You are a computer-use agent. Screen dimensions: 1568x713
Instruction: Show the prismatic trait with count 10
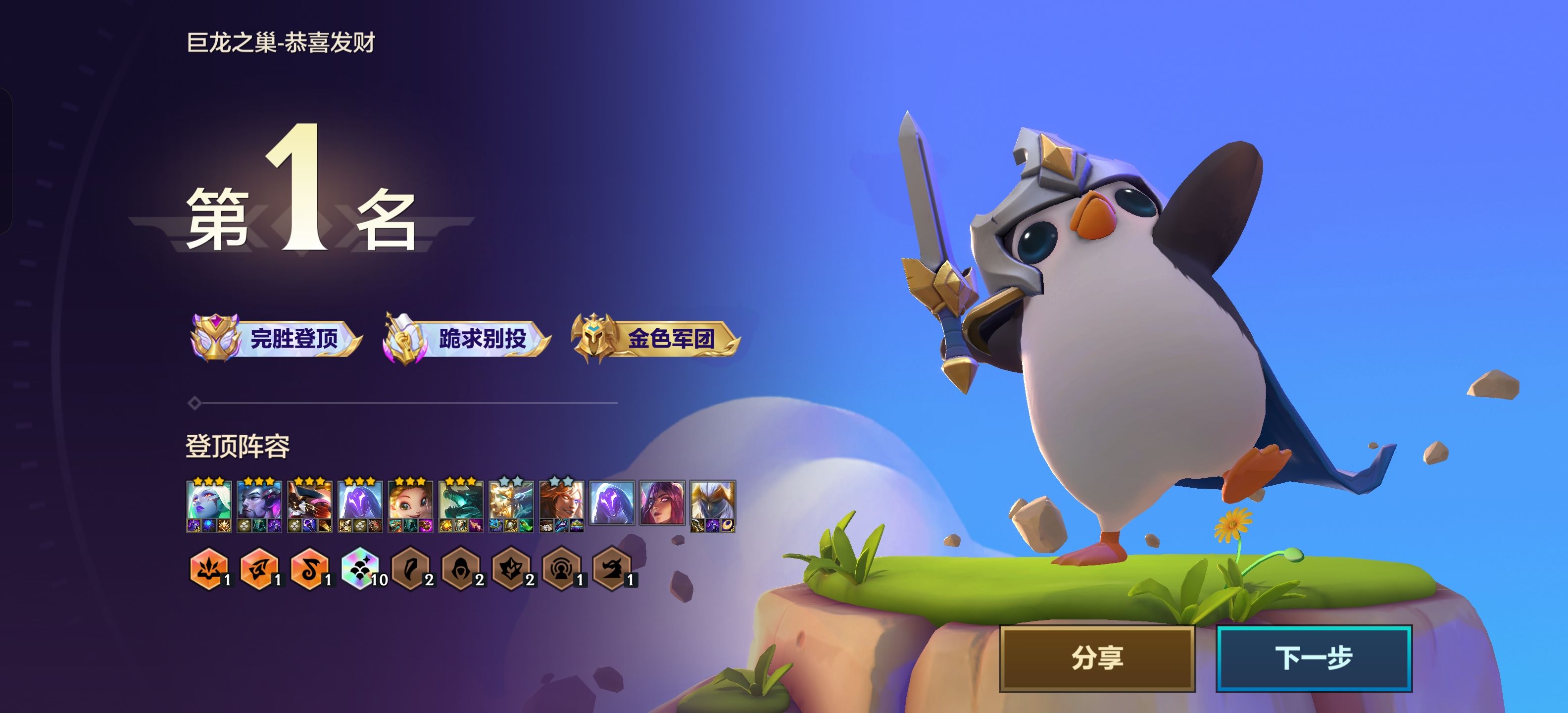click(x=360, y=569)
